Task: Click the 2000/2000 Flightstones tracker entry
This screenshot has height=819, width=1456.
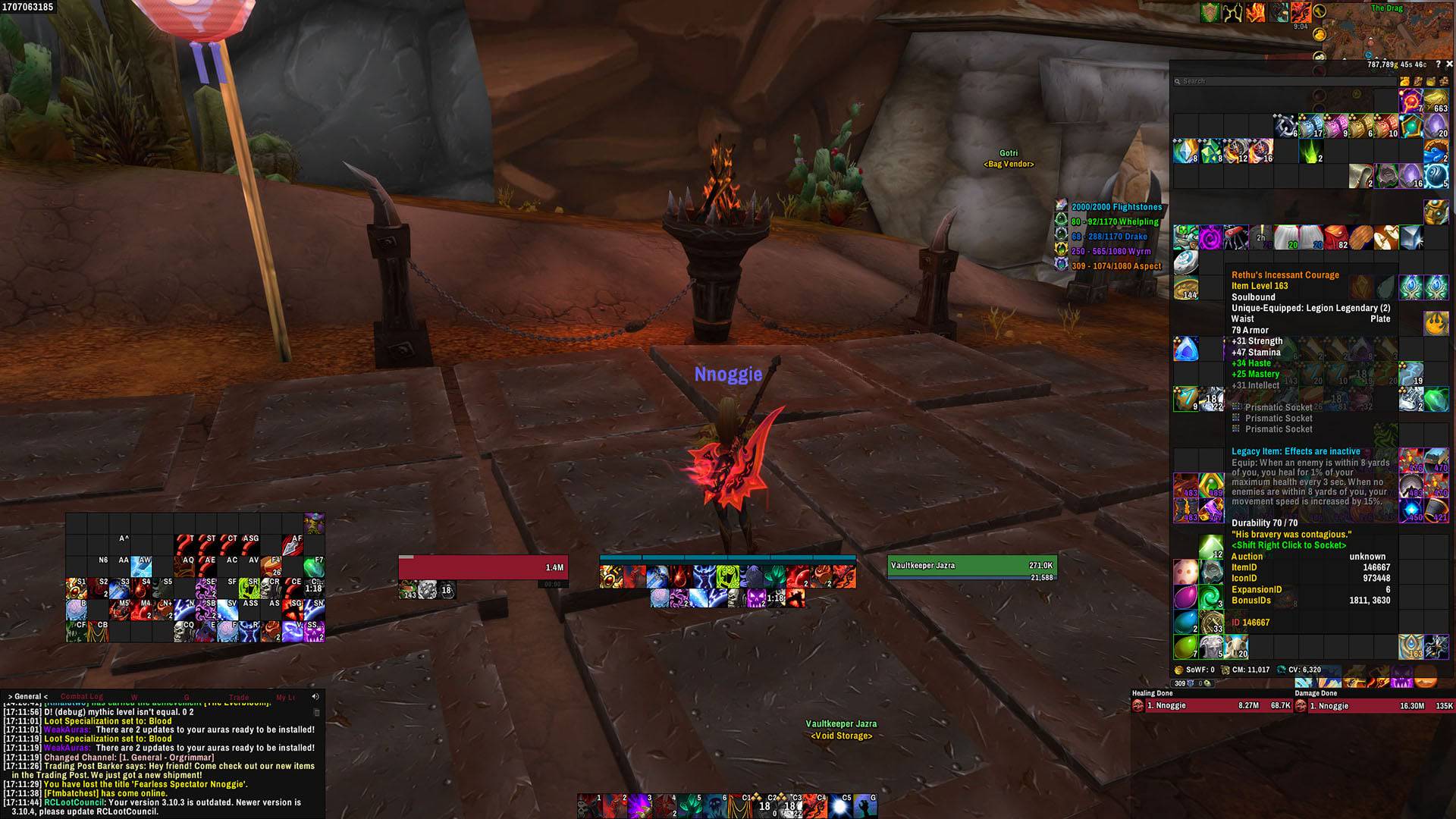Action: (1116, 207)
